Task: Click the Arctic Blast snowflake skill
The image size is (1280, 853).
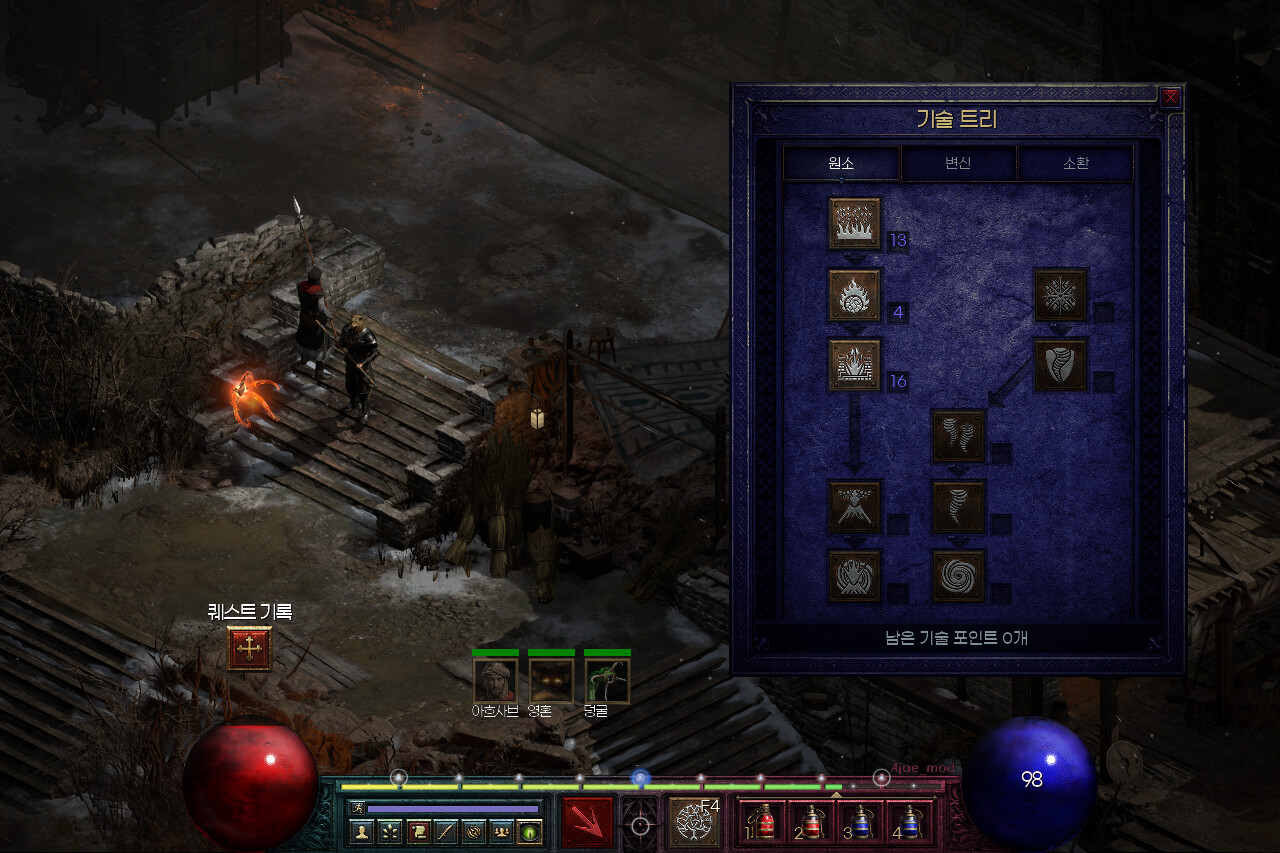Action: pyautogui.click(x=1060, y=295)
